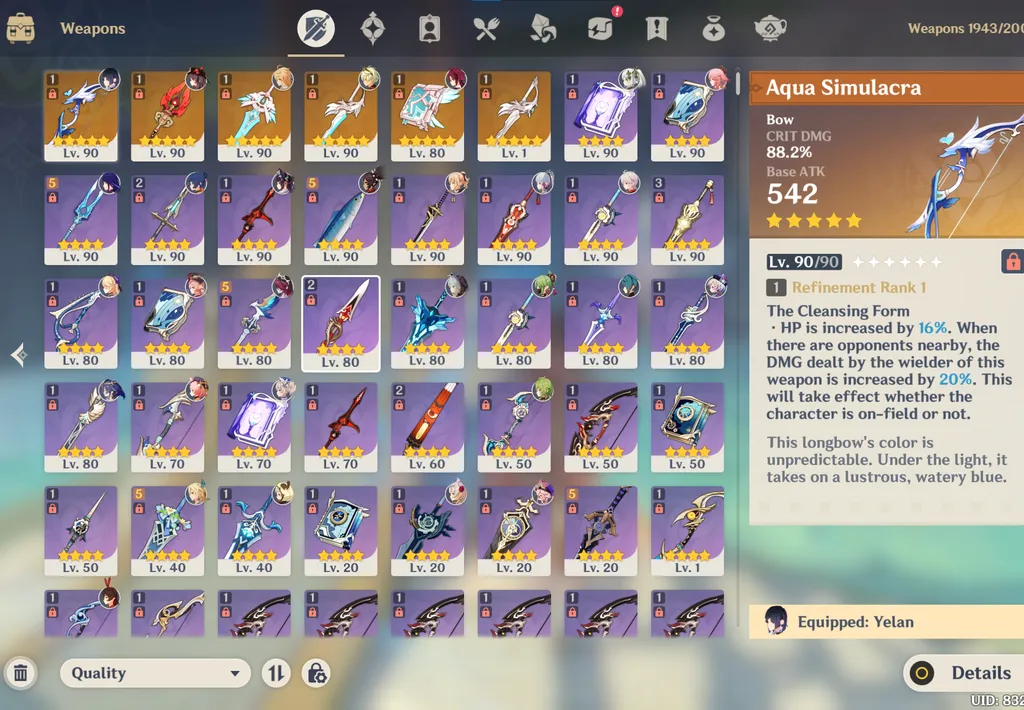
Task: Toggle the weapon lock in the info panel
Action: (1012, 262)
